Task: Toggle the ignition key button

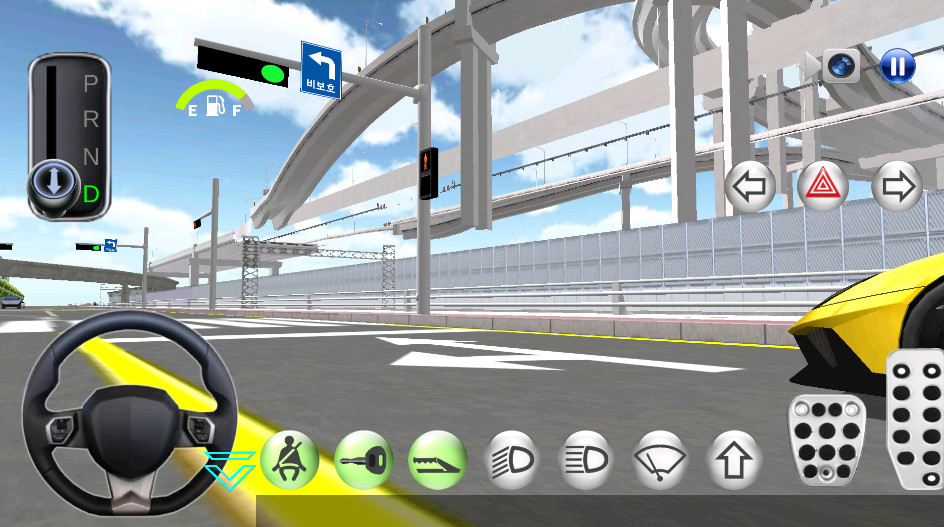Action: 363,459
